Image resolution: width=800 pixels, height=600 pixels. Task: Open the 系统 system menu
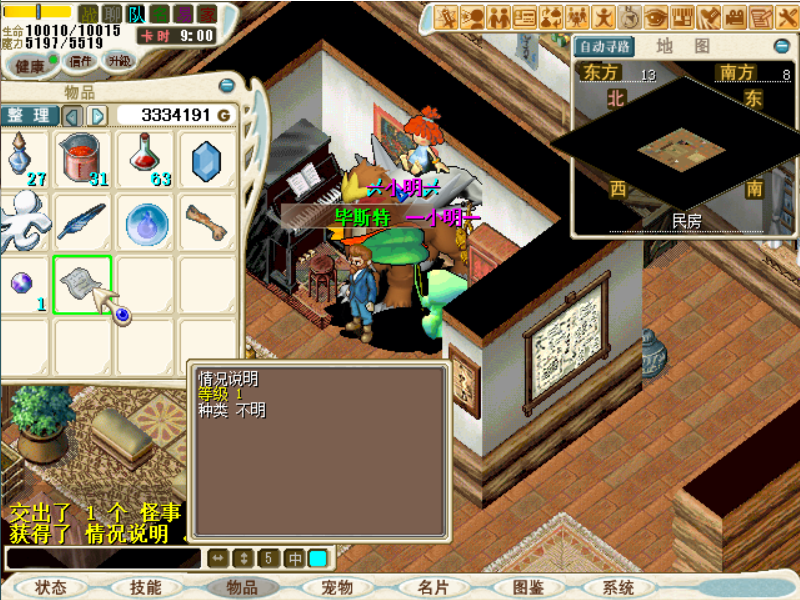point(618,588)
